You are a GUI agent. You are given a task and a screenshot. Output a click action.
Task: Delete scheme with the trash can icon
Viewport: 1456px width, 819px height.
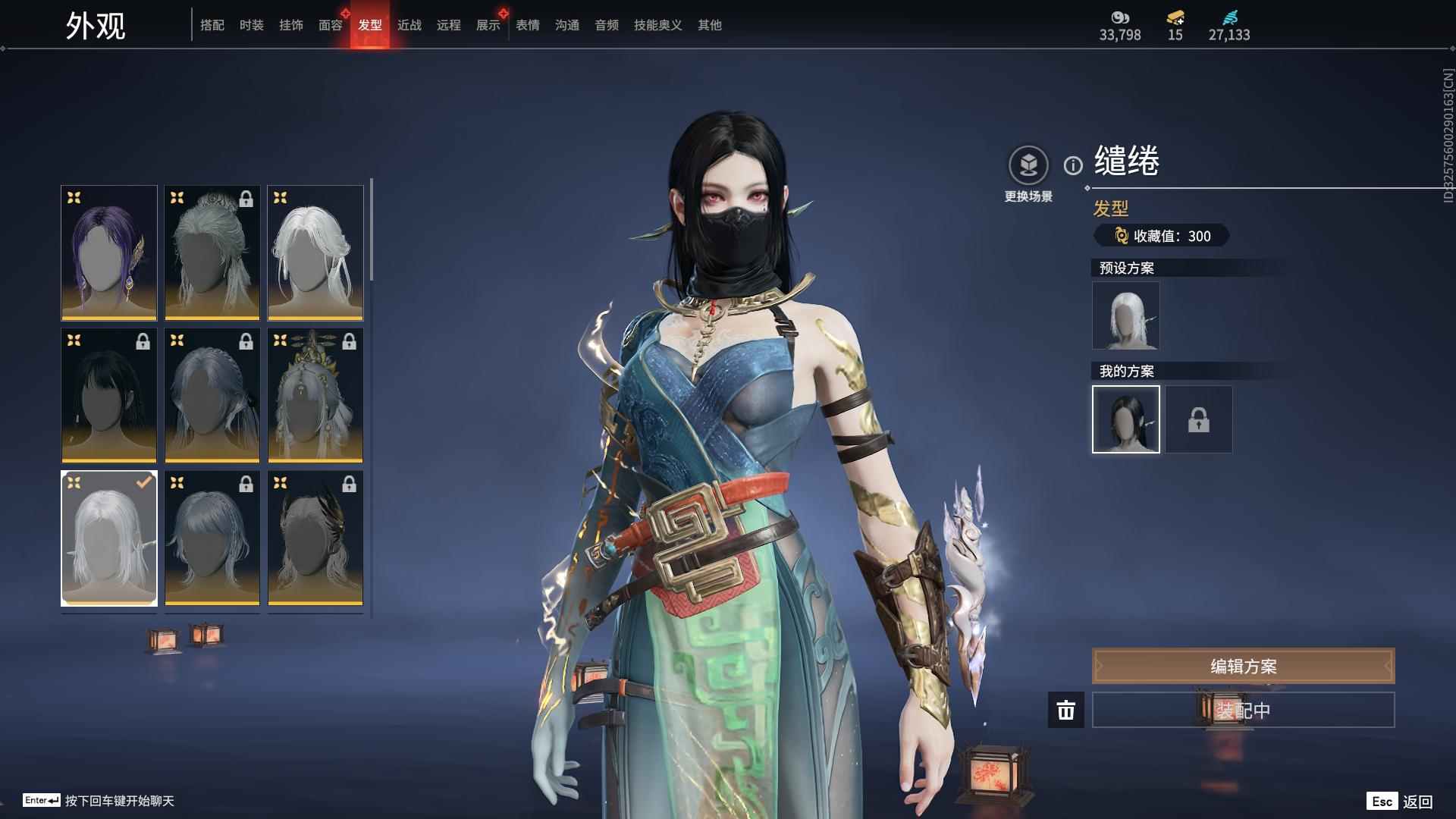click(x=1065, y=710)
